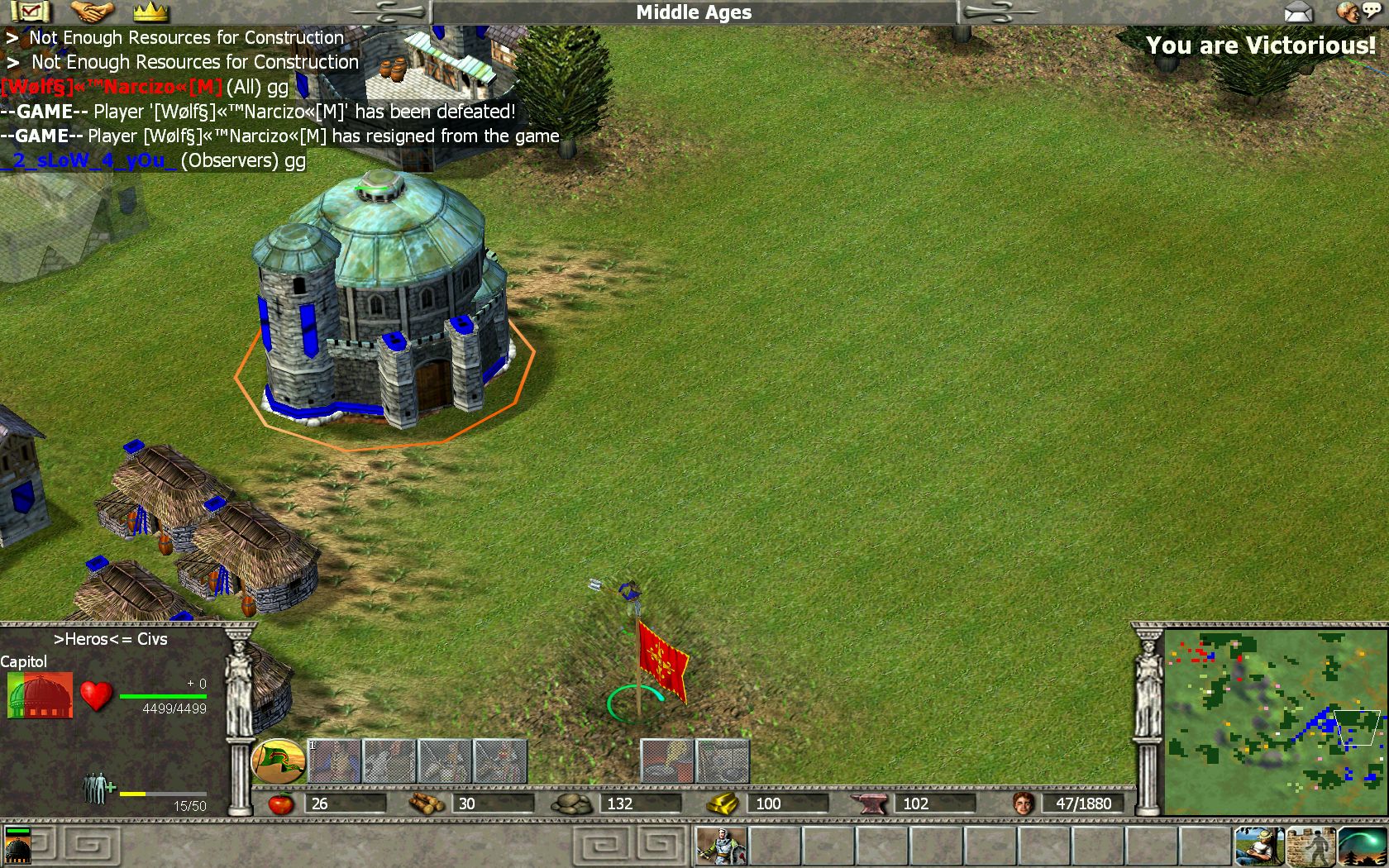
Task: Set rally point with the green flag button
Action: click(x=278, y=761)
